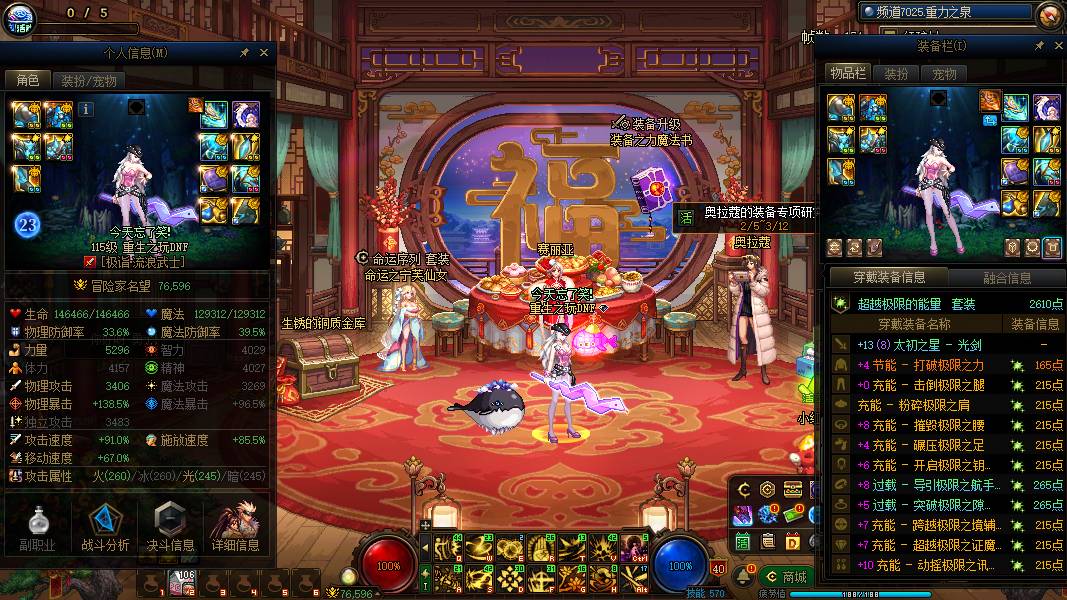Open the 副职业 sub-profession button

(37, 528)
